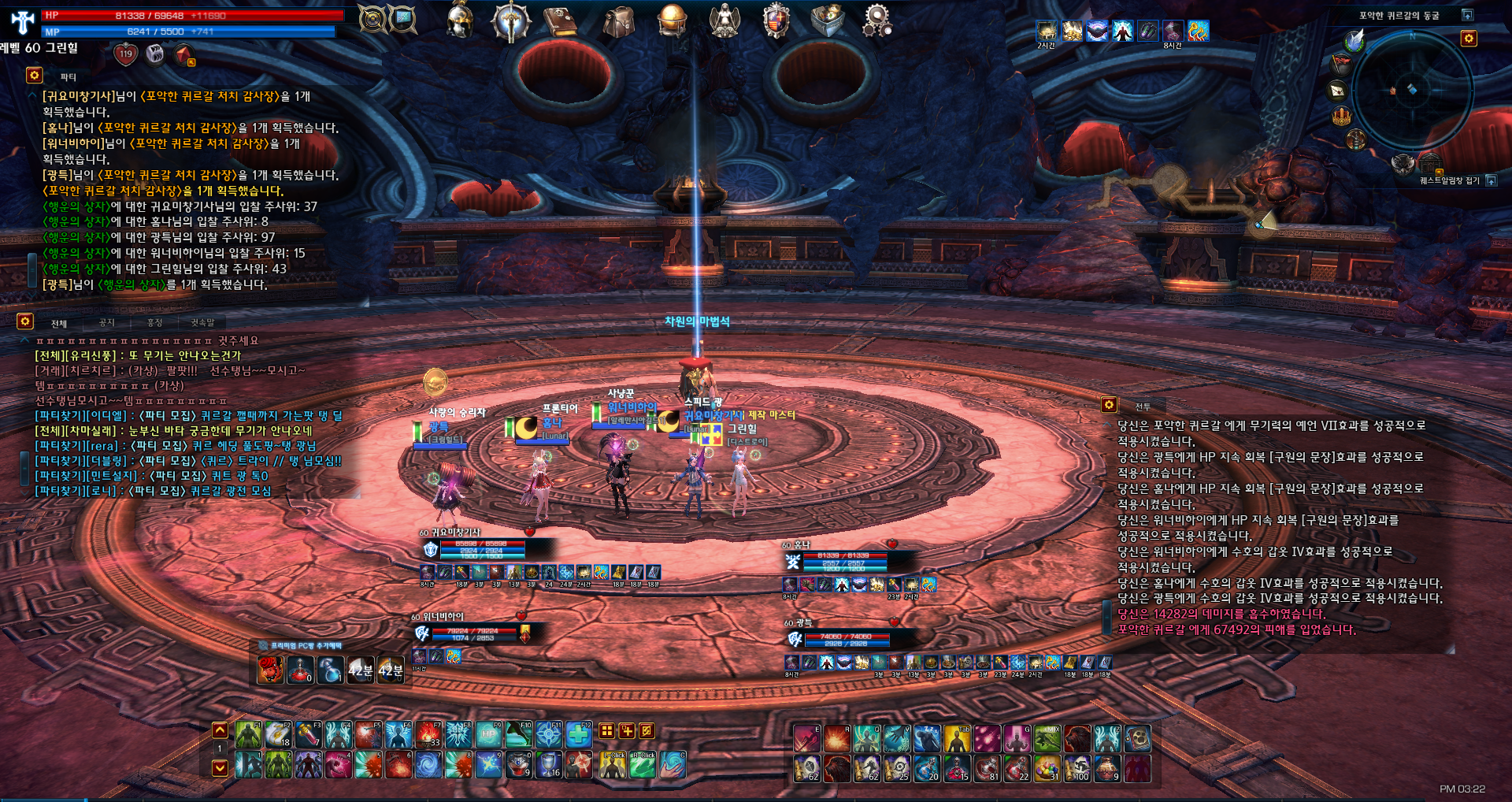Open the party chat window gear settings
The image size is (1512, 802).
tap(34, 75)
